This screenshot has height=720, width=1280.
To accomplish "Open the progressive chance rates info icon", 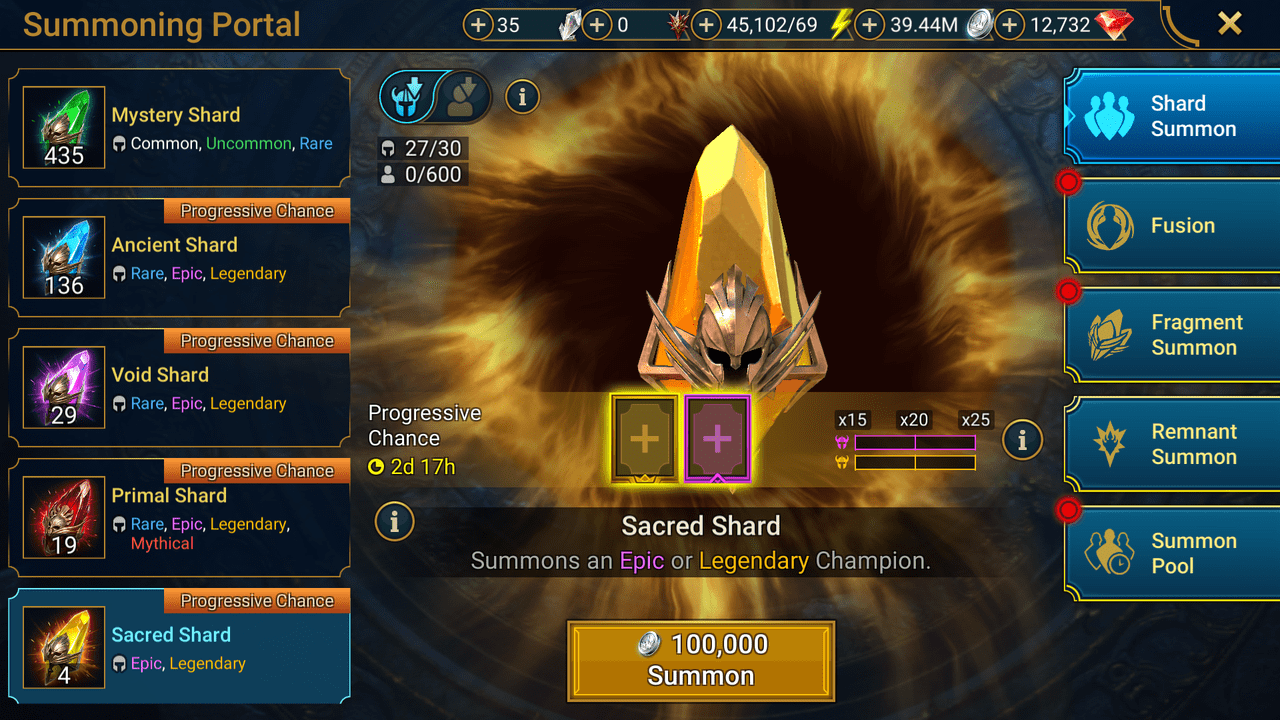I will (x=1022, y=440).
